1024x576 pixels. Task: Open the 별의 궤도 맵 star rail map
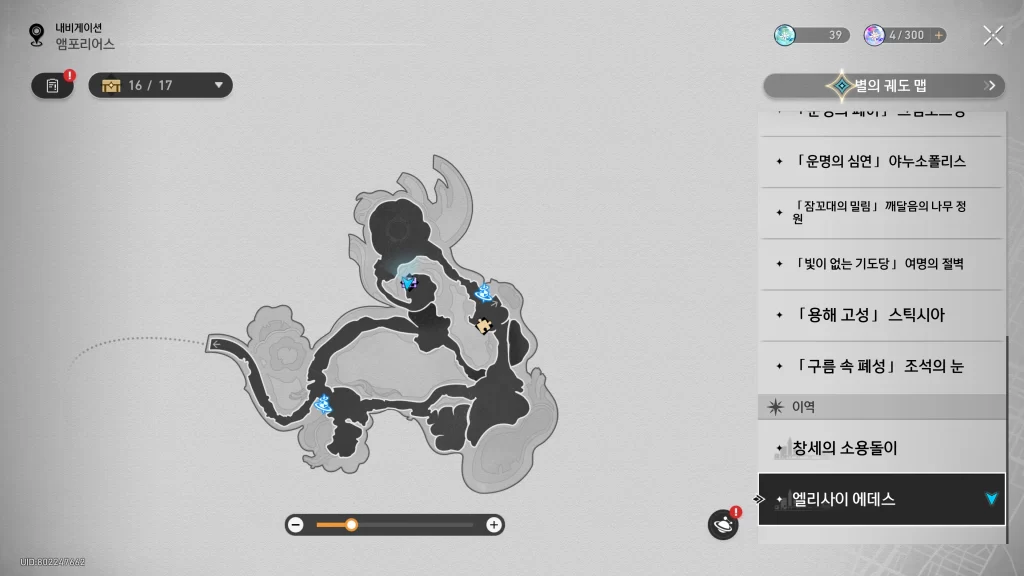point(884,86)
